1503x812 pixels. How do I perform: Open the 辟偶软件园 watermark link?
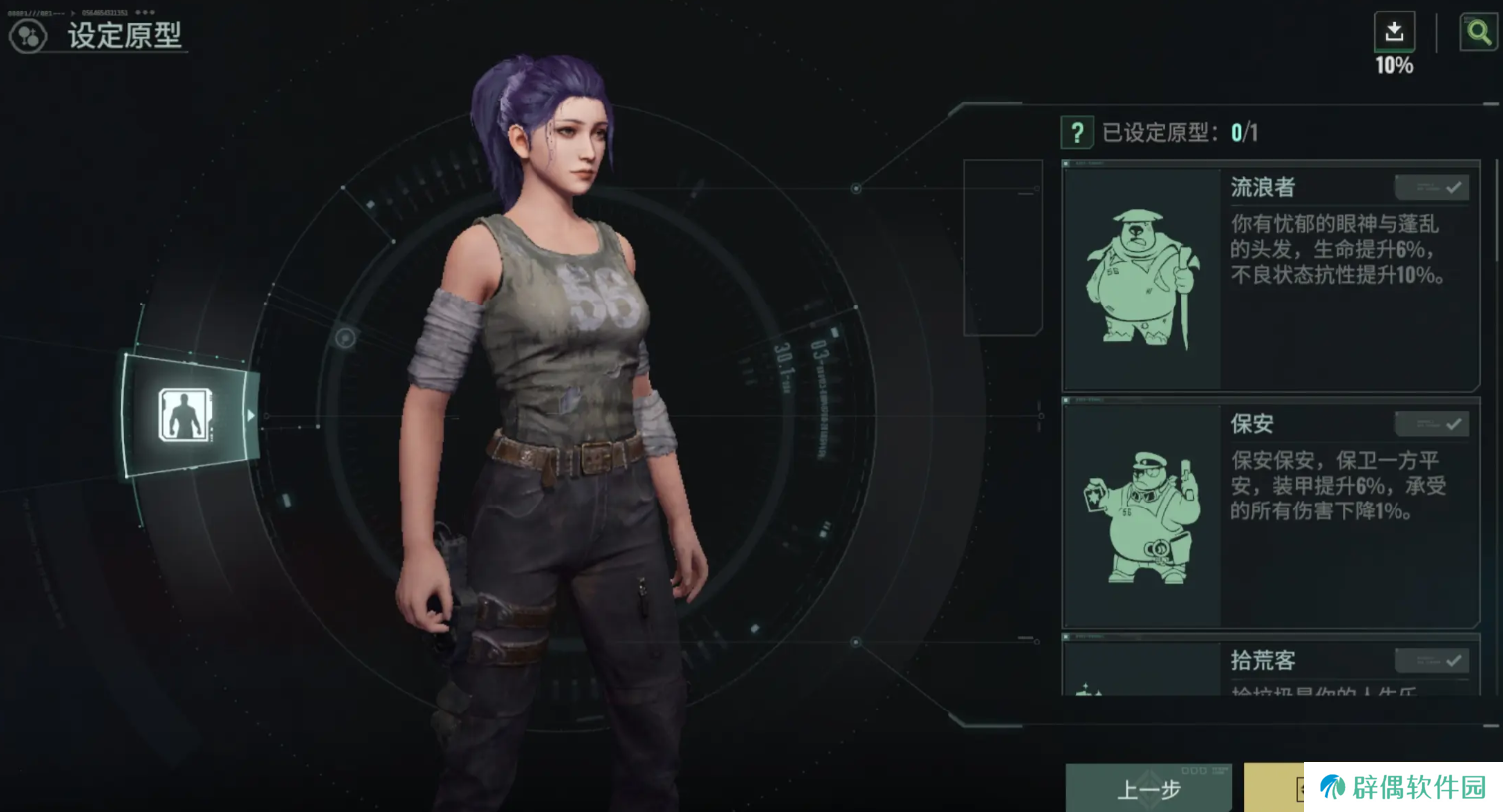point(1403,787)
